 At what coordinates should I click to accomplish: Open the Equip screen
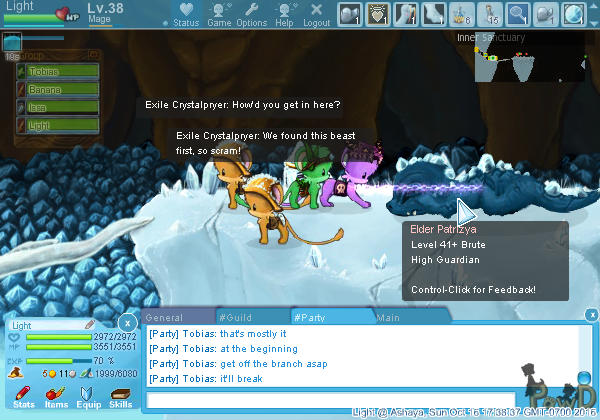87,396
